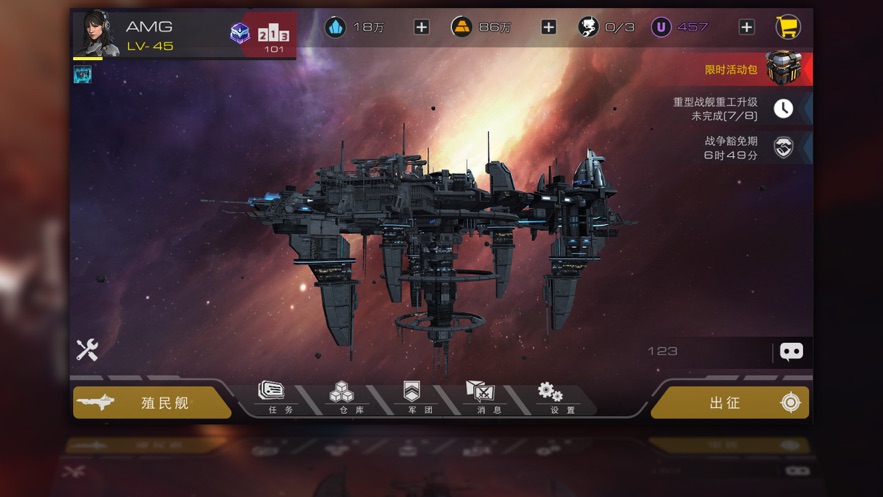
Task: Select the 殖民舰 colony ship button
Action: (152, 402)
